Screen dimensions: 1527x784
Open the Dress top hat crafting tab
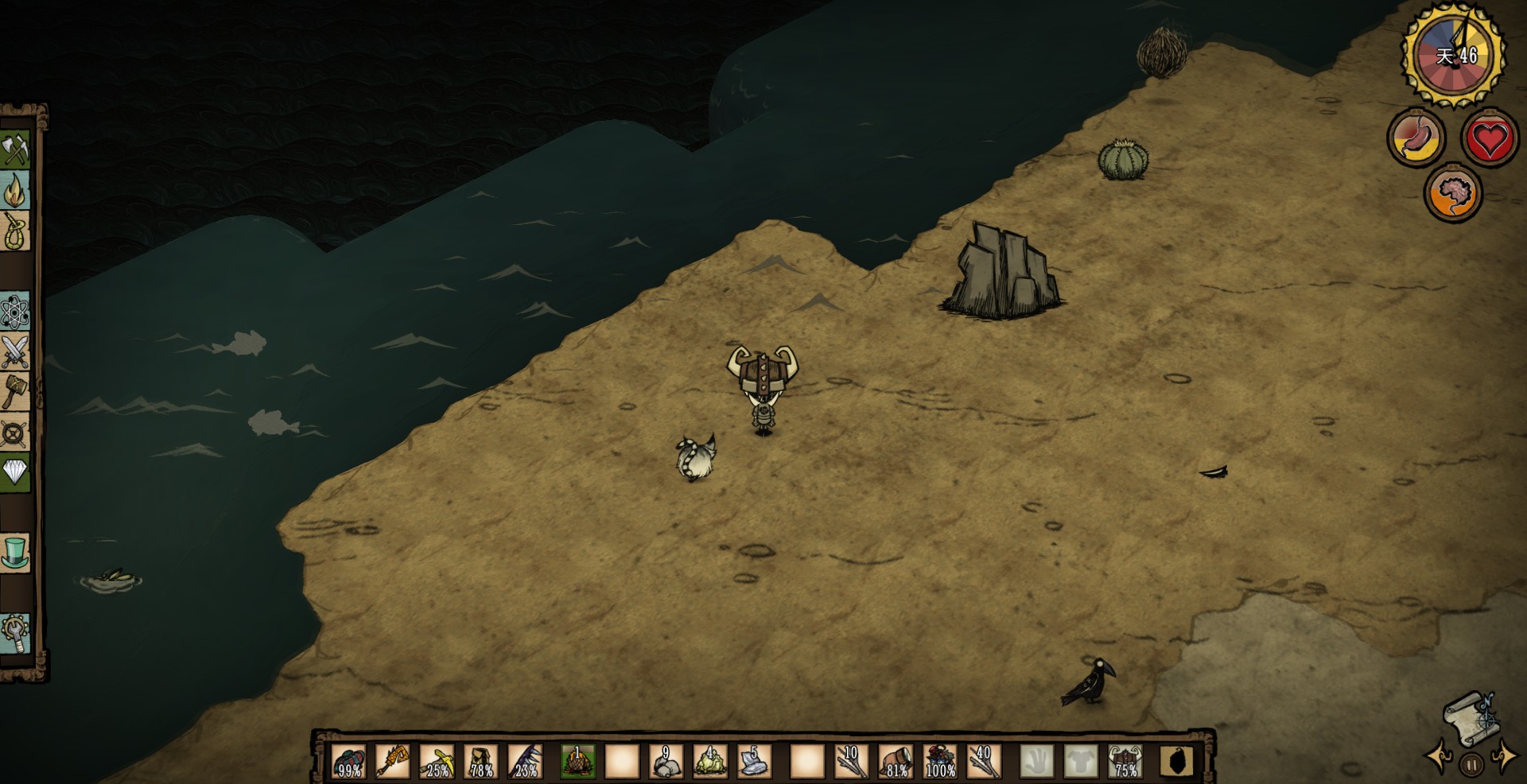(15, 552)
